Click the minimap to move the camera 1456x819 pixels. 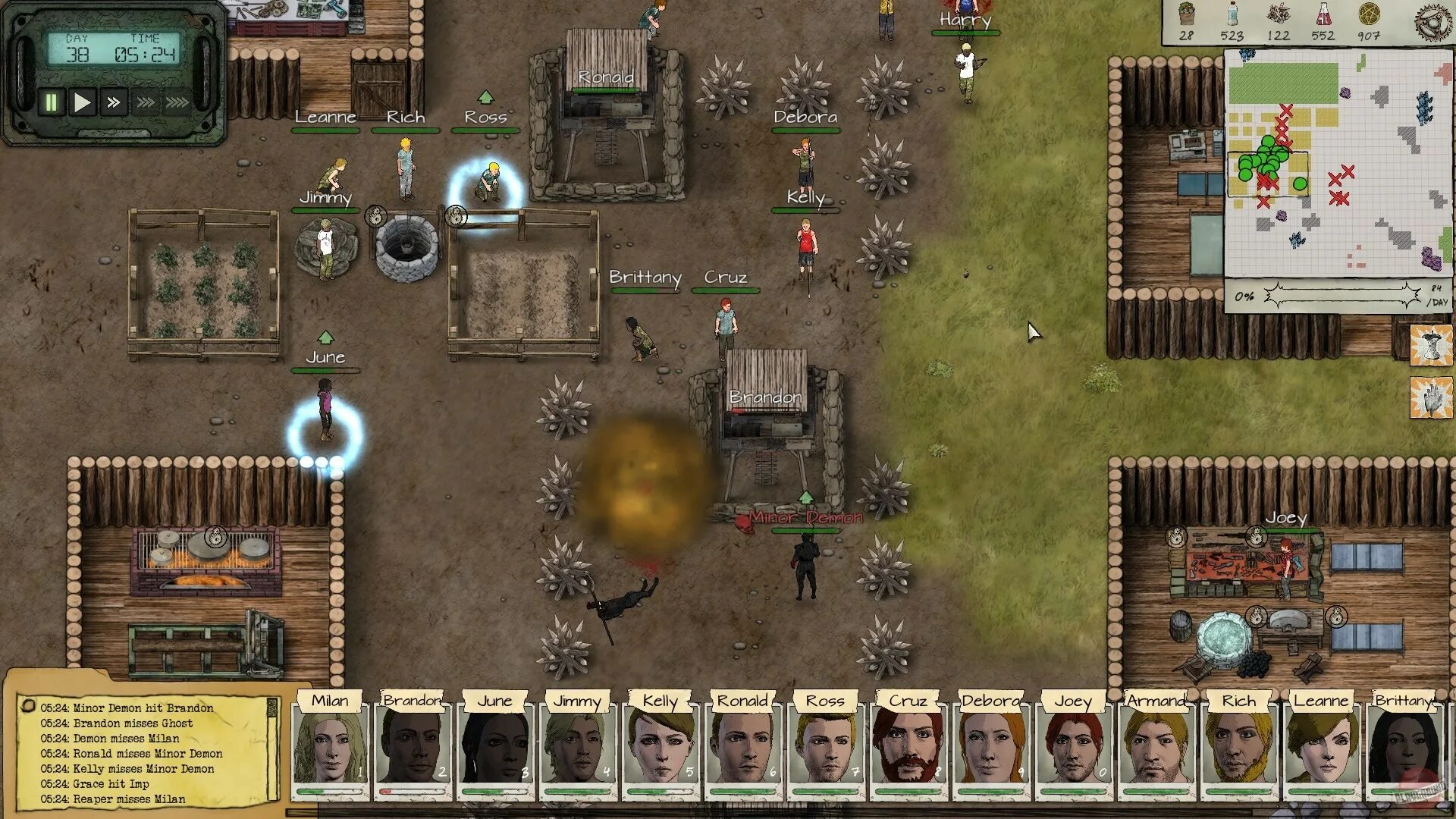click(x=1338, y=162)
